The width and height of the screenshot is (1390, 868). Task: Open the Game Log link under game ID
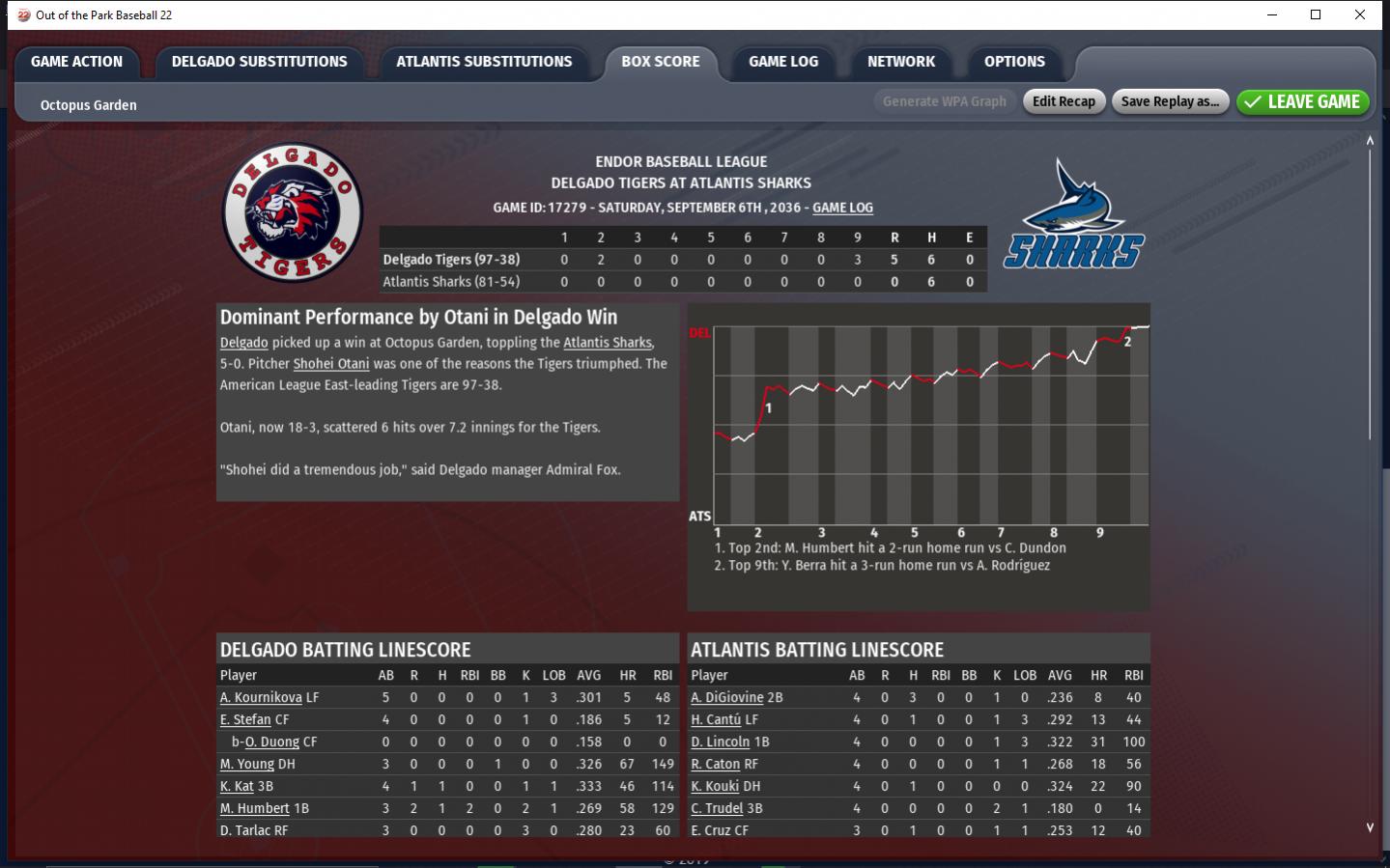tap(842, 208)
